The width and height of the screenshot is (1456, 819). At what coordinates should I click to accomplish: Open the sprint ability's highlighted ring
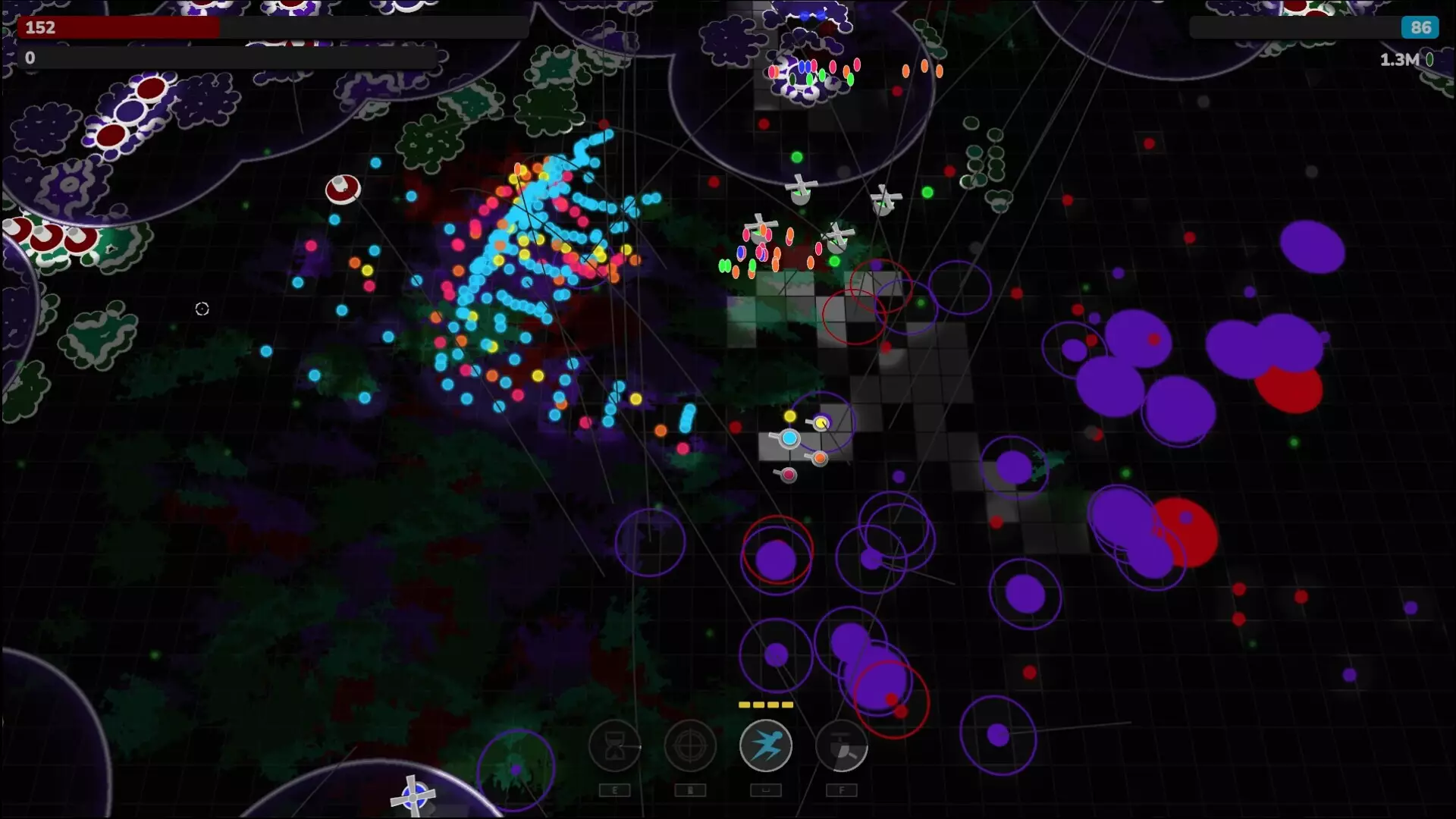click(766, 746)
